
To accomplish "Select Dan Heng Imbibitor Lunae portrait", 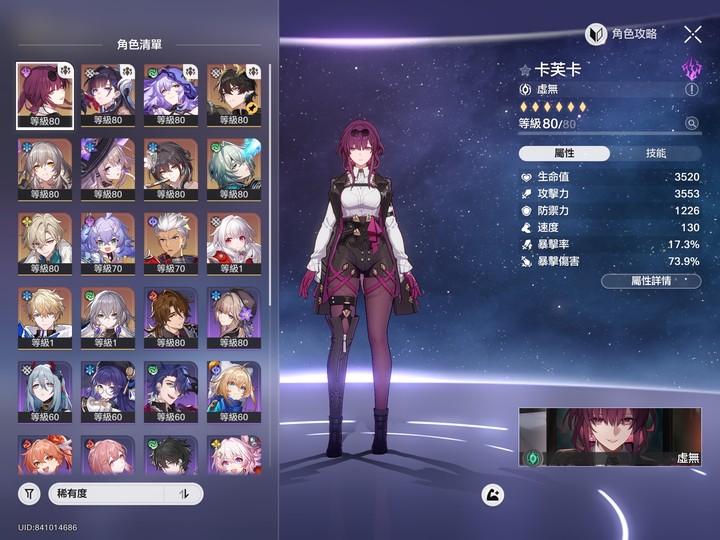I will [232, 171].
